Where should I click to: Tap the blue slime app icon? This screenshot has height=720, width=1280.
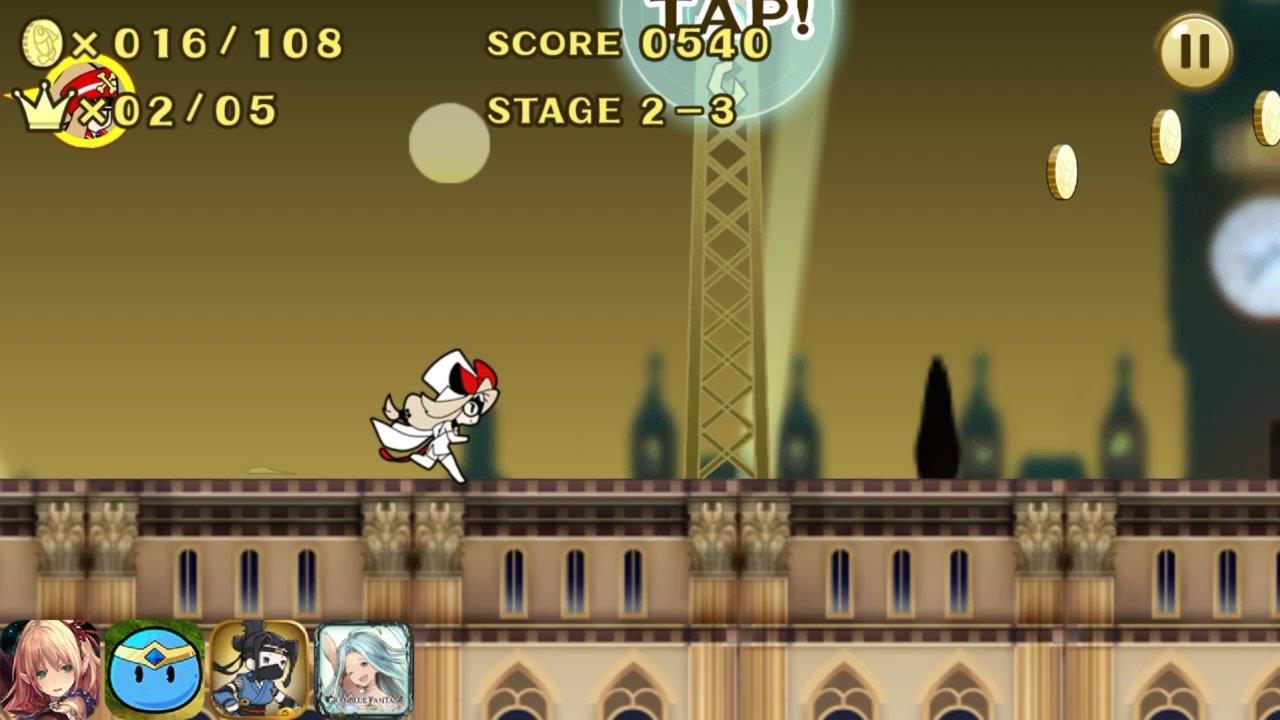(x=155, y=669)
